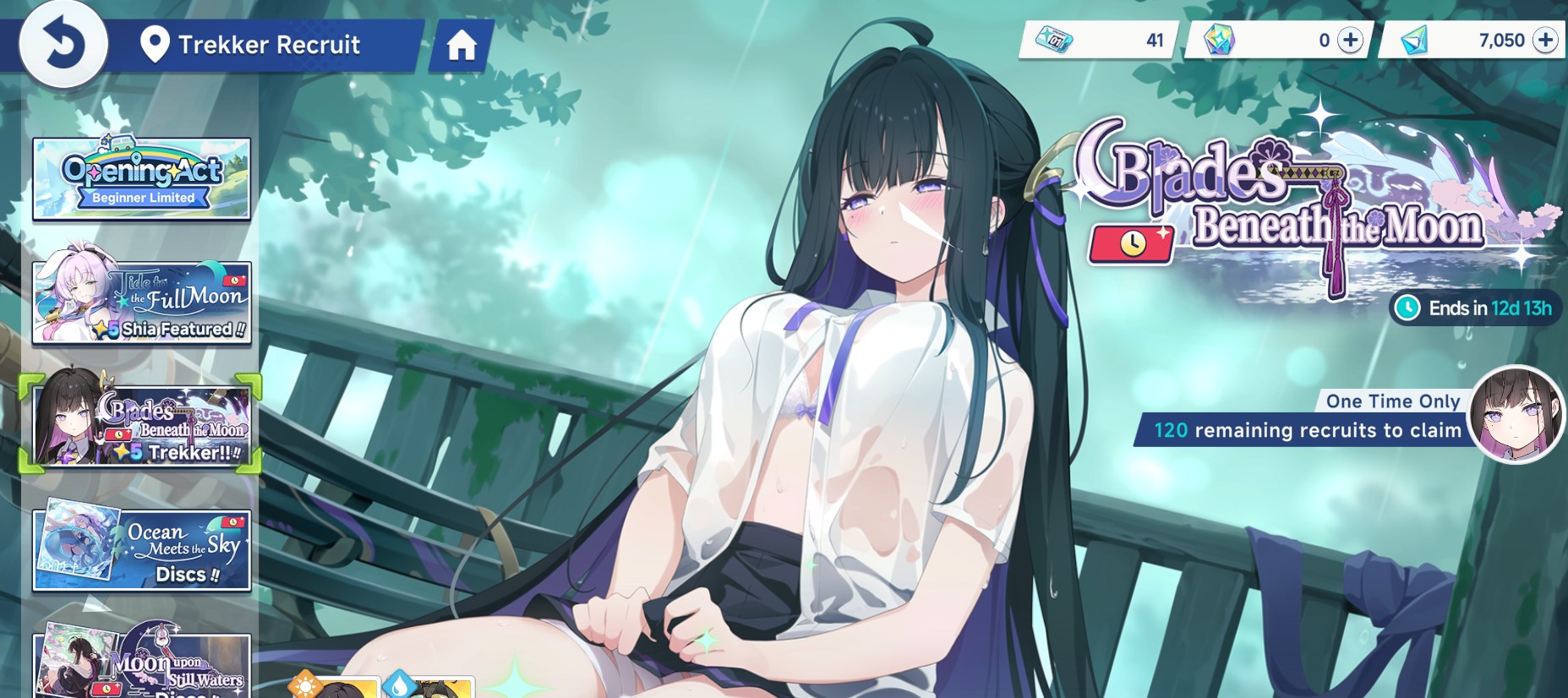Click the red clock badge near the event logo
This screenshot has width=1568, height=698.
(1133, 245)
